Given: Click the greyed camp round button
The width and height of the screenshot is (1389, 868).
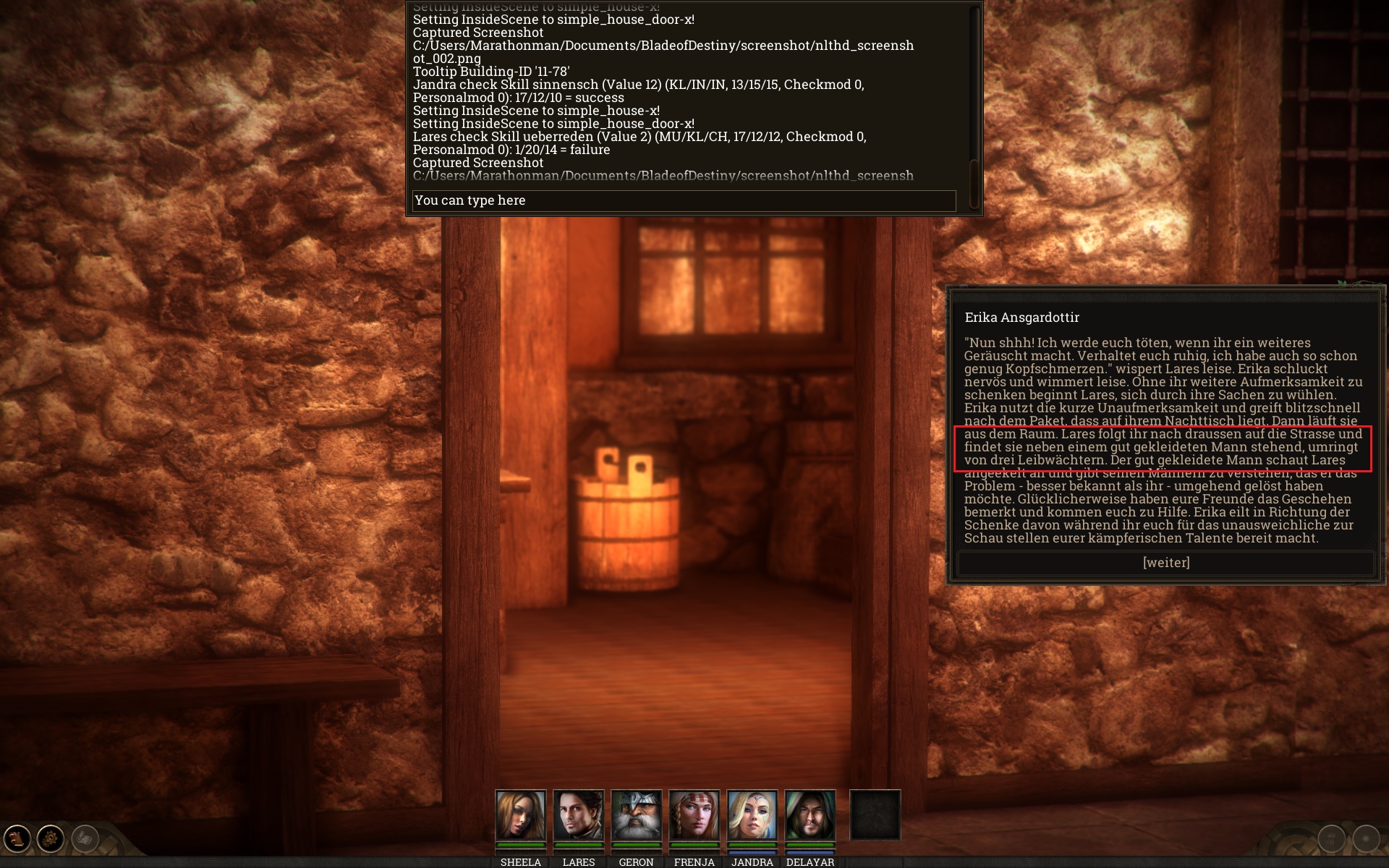Looking at the screenshot, I should [1331, 838].
